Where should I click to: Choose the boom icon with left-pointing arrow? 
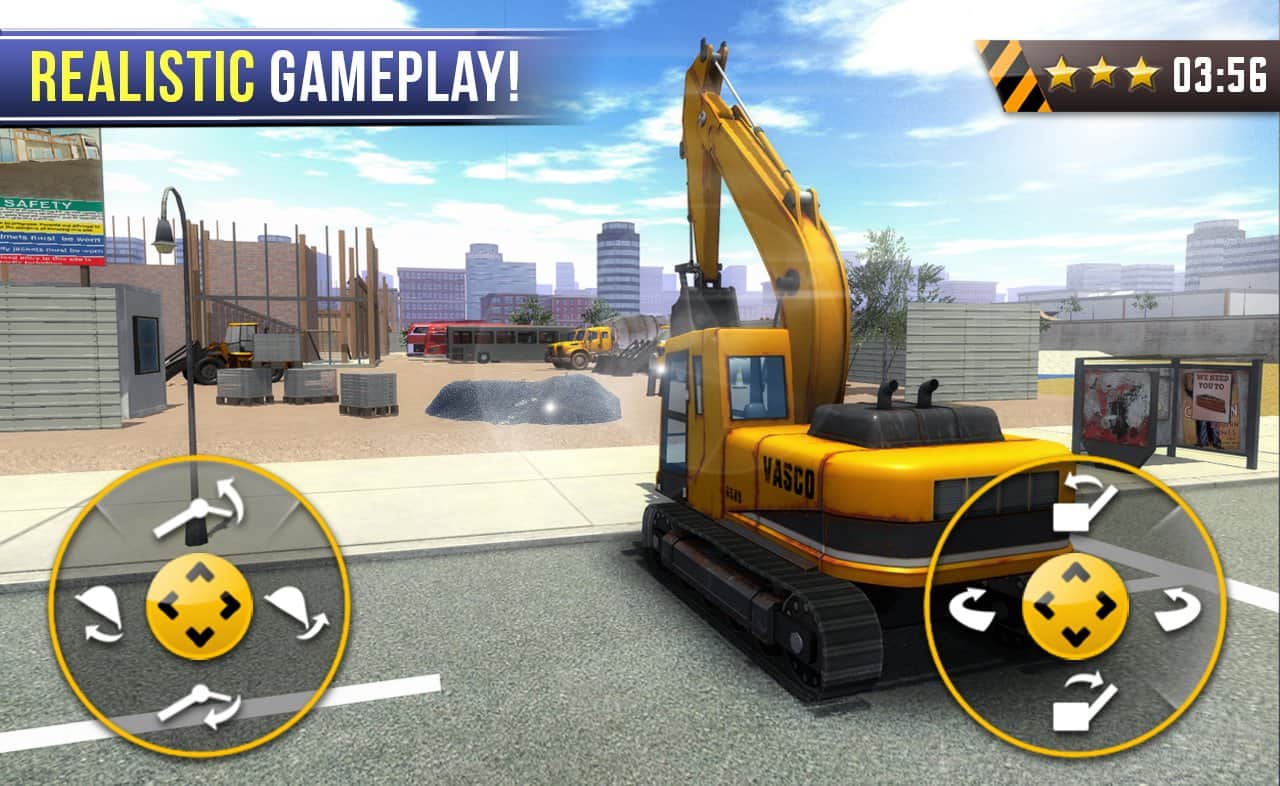coord(1084,502)
